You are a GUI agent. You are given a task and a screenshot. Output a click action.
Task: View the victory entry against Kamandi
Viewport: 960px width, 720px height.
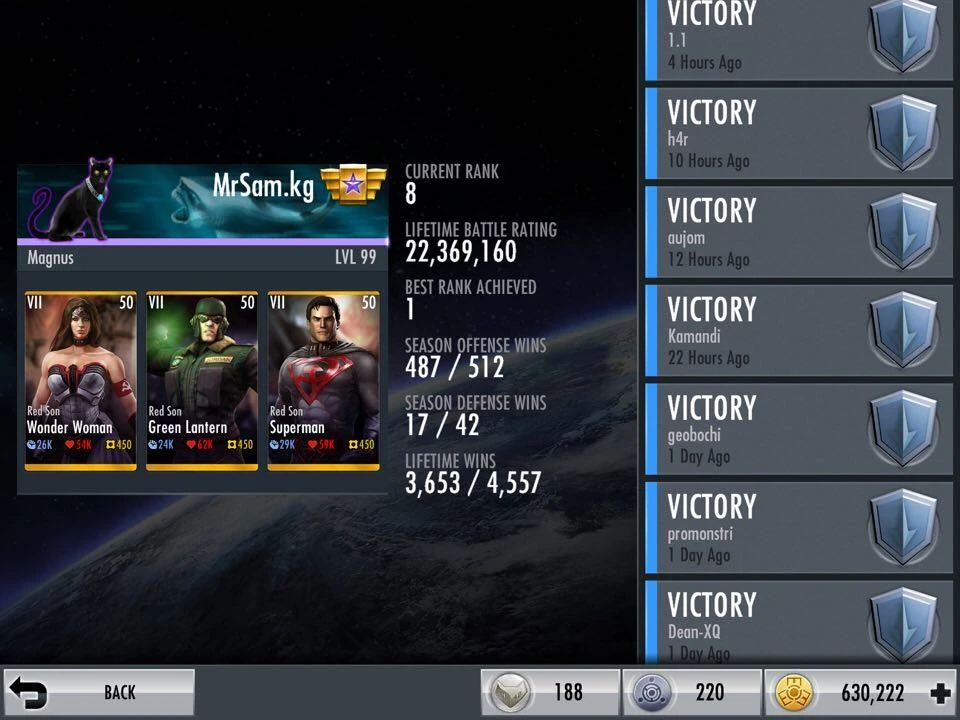point(799,331)
